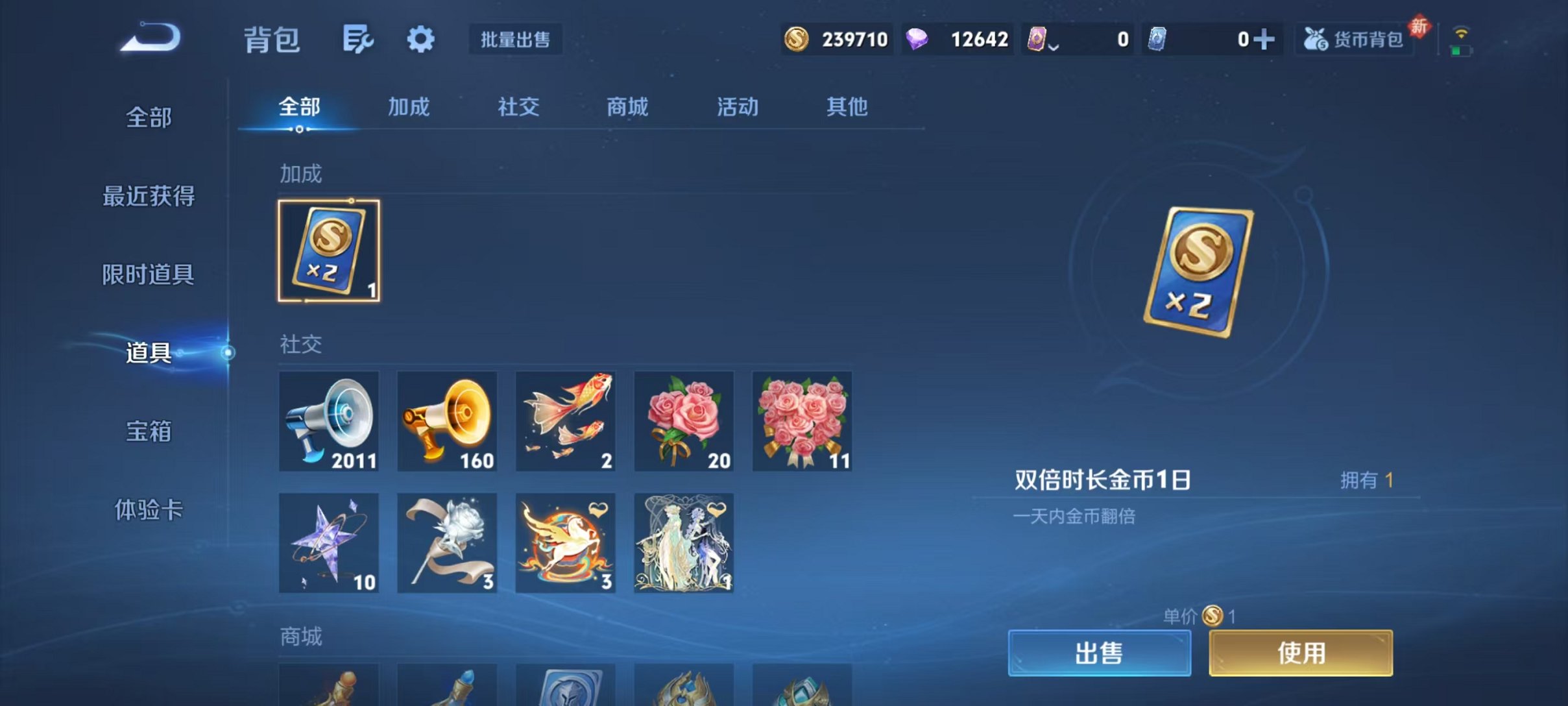
Task: Select the silver megaphone item
Action: [329, 420]
